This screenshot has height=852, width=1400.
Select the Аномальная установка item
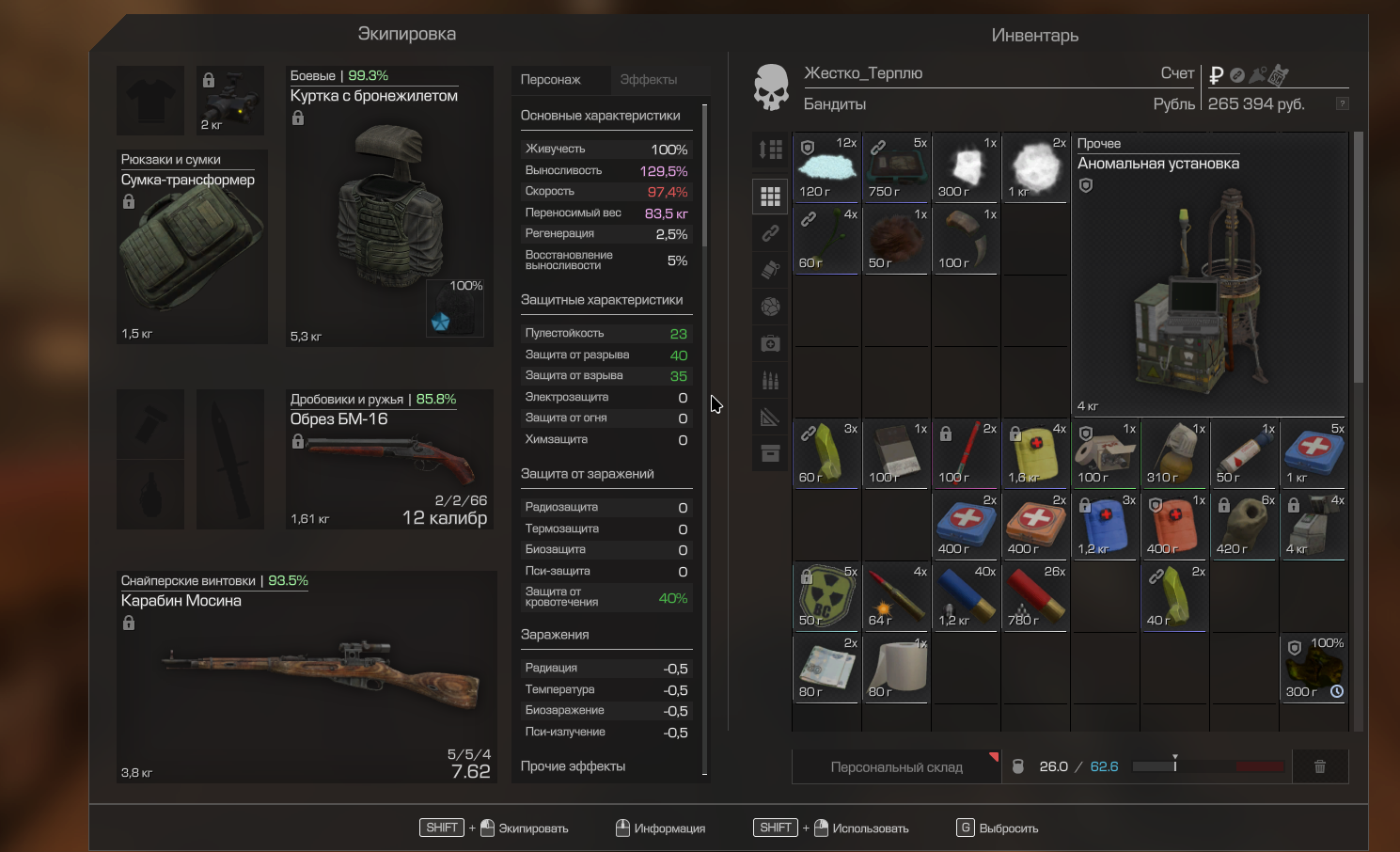point(1208,275)
